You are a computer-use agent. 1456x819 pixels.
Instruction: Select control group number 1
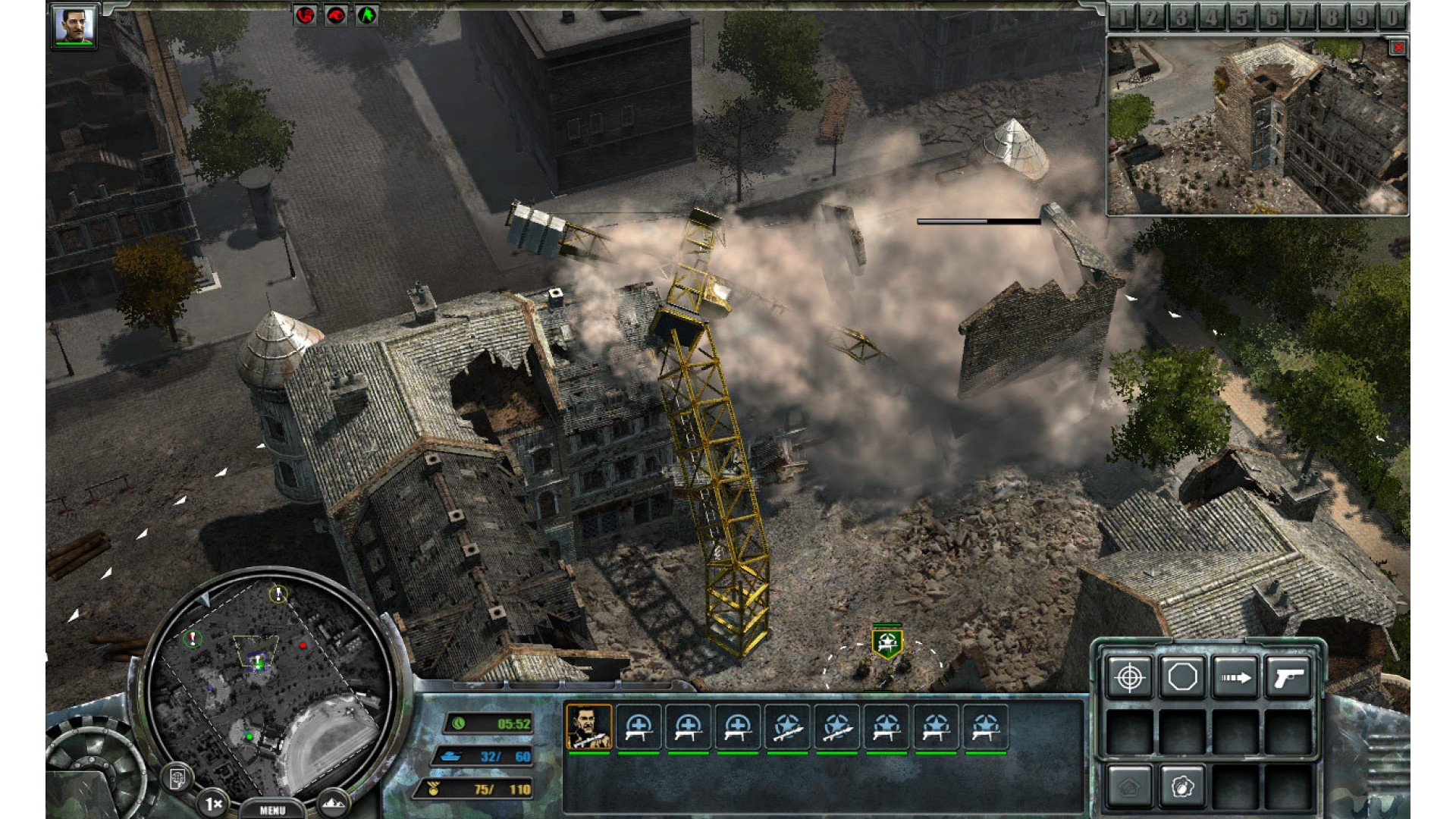point(1122,17)
